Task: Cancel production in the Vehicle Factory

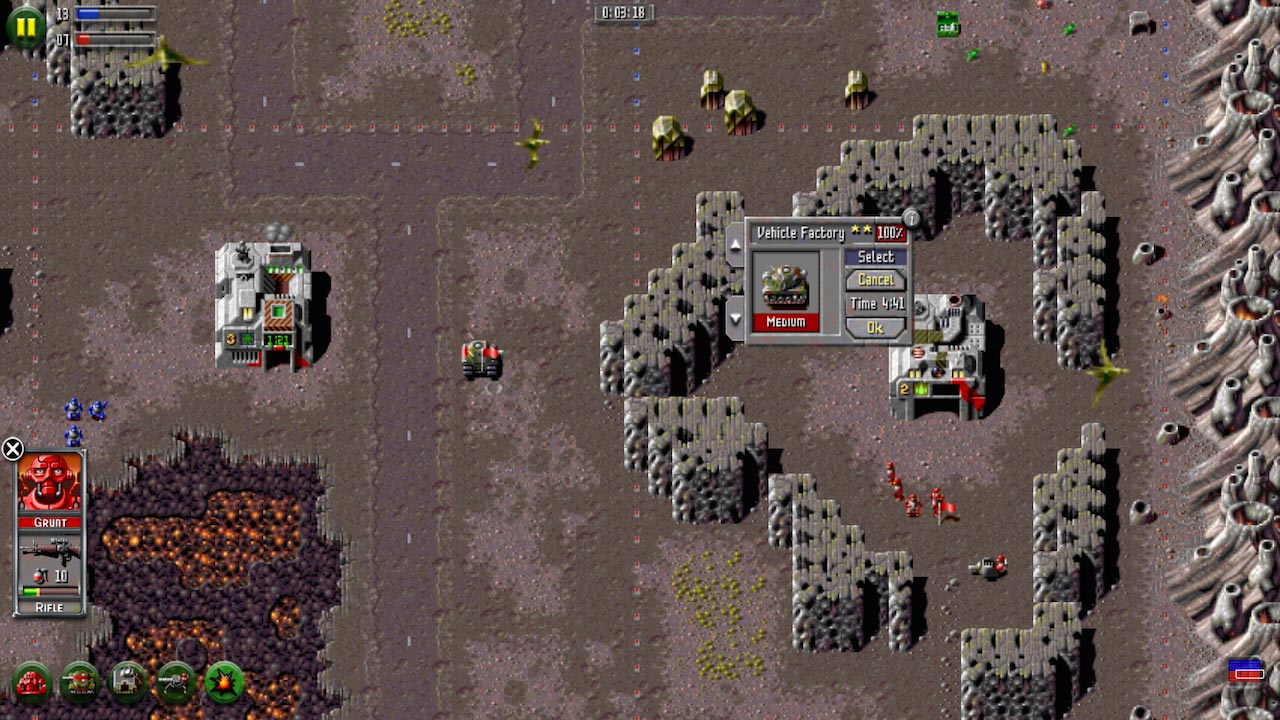Action: click(875, 280)
